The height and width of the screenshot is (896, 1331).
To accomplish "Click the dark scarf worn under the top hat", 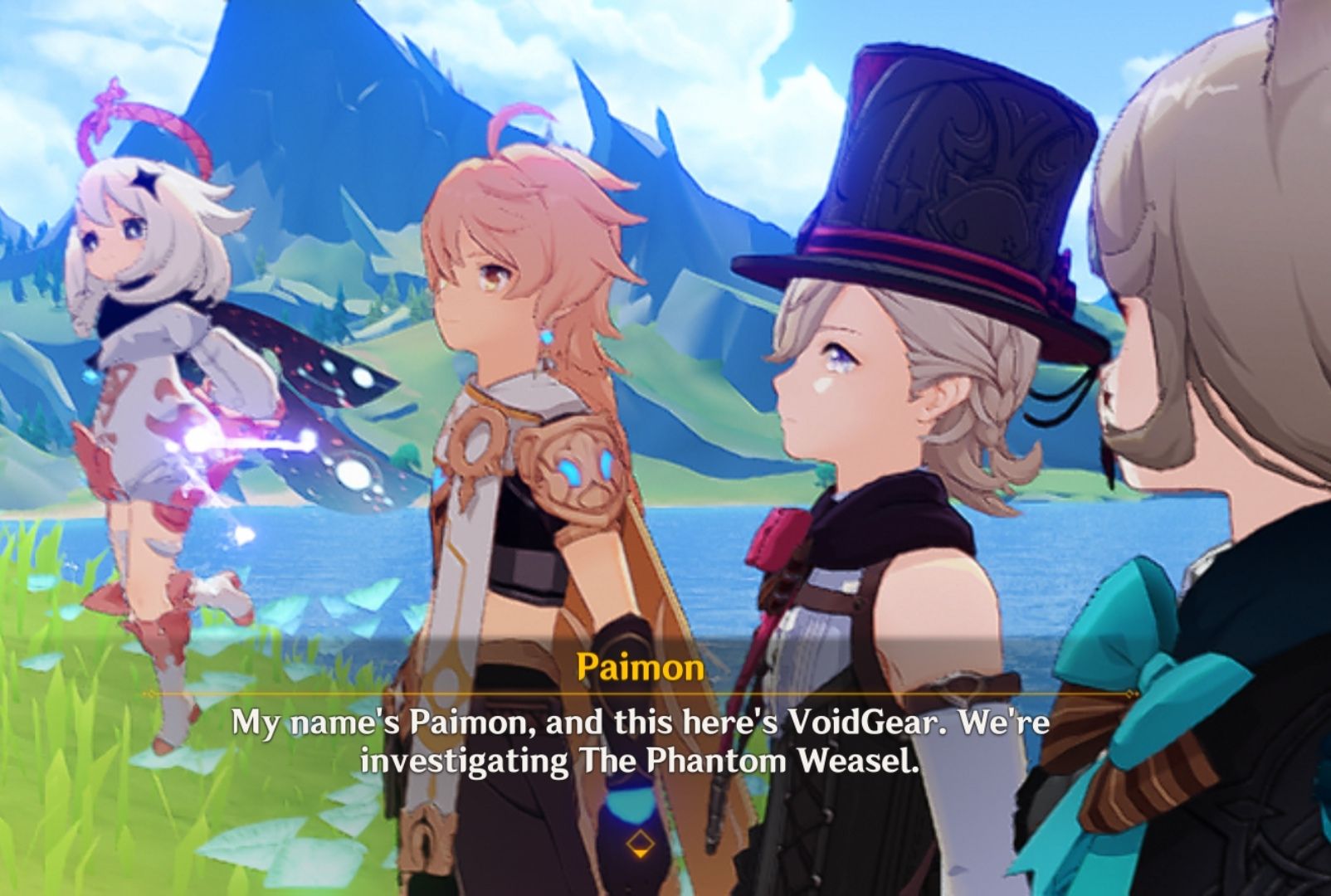I will 888,519.
